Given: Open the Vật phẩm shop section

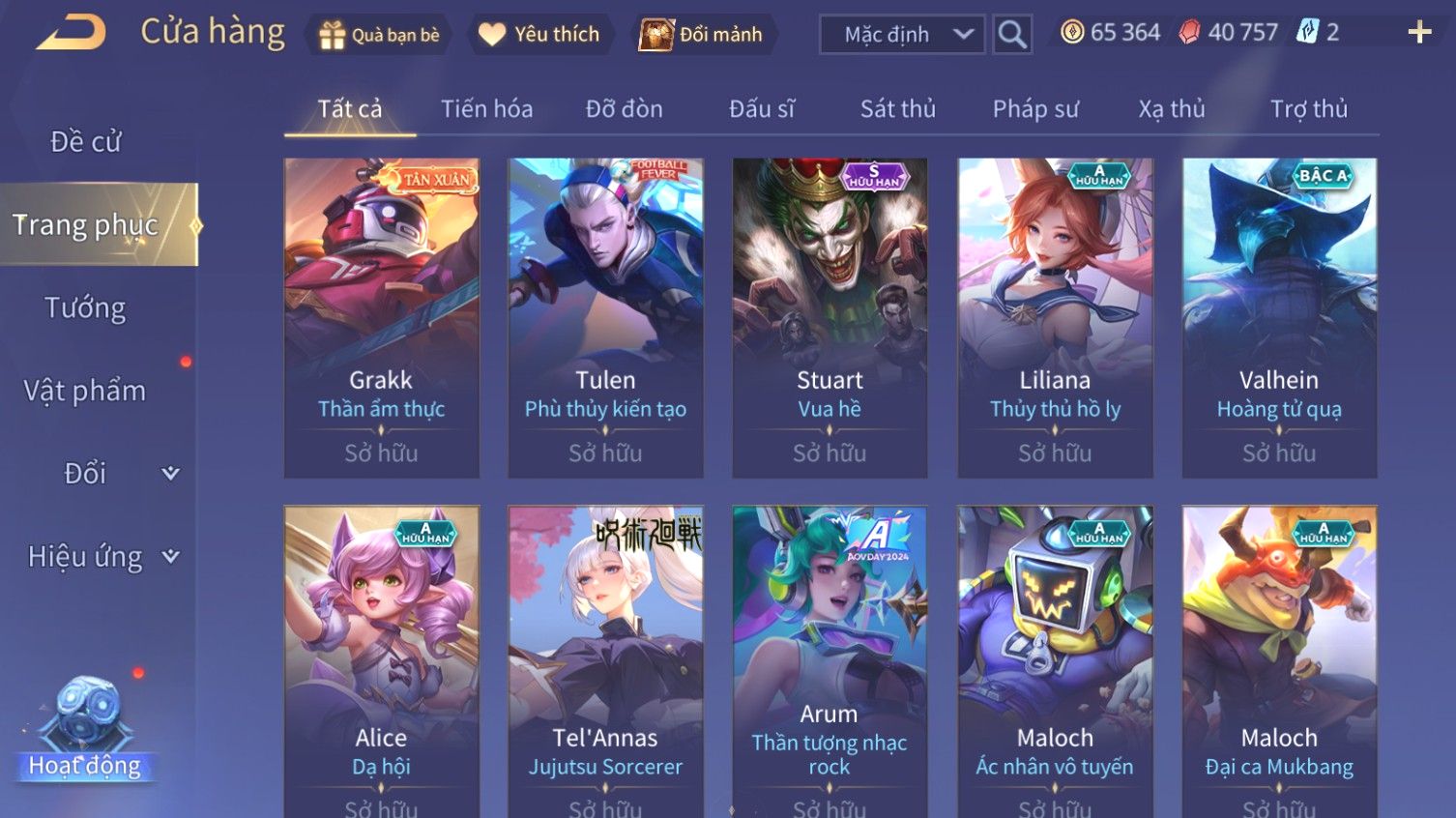Looking at the screenshot, I should [x=86, y=391].
